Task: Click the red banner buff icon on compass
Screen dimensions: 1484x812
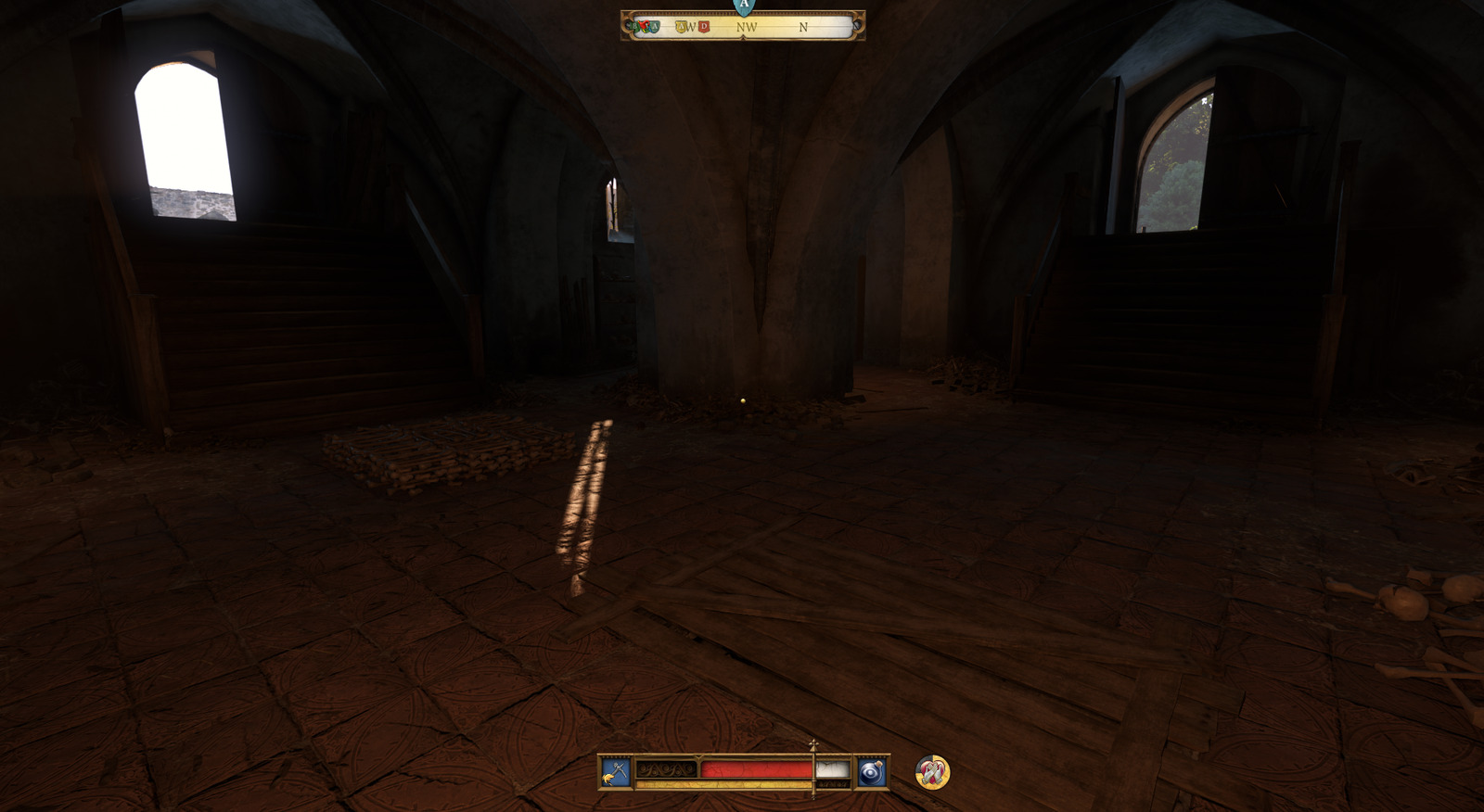Action: (x=646, y=25)
